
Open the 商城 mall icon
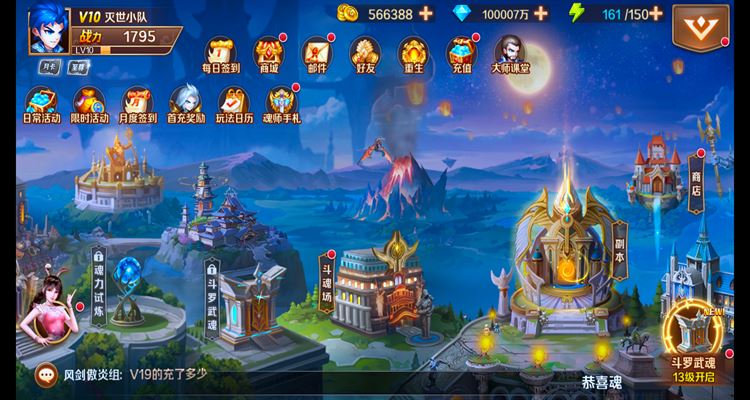coord(268,55)
